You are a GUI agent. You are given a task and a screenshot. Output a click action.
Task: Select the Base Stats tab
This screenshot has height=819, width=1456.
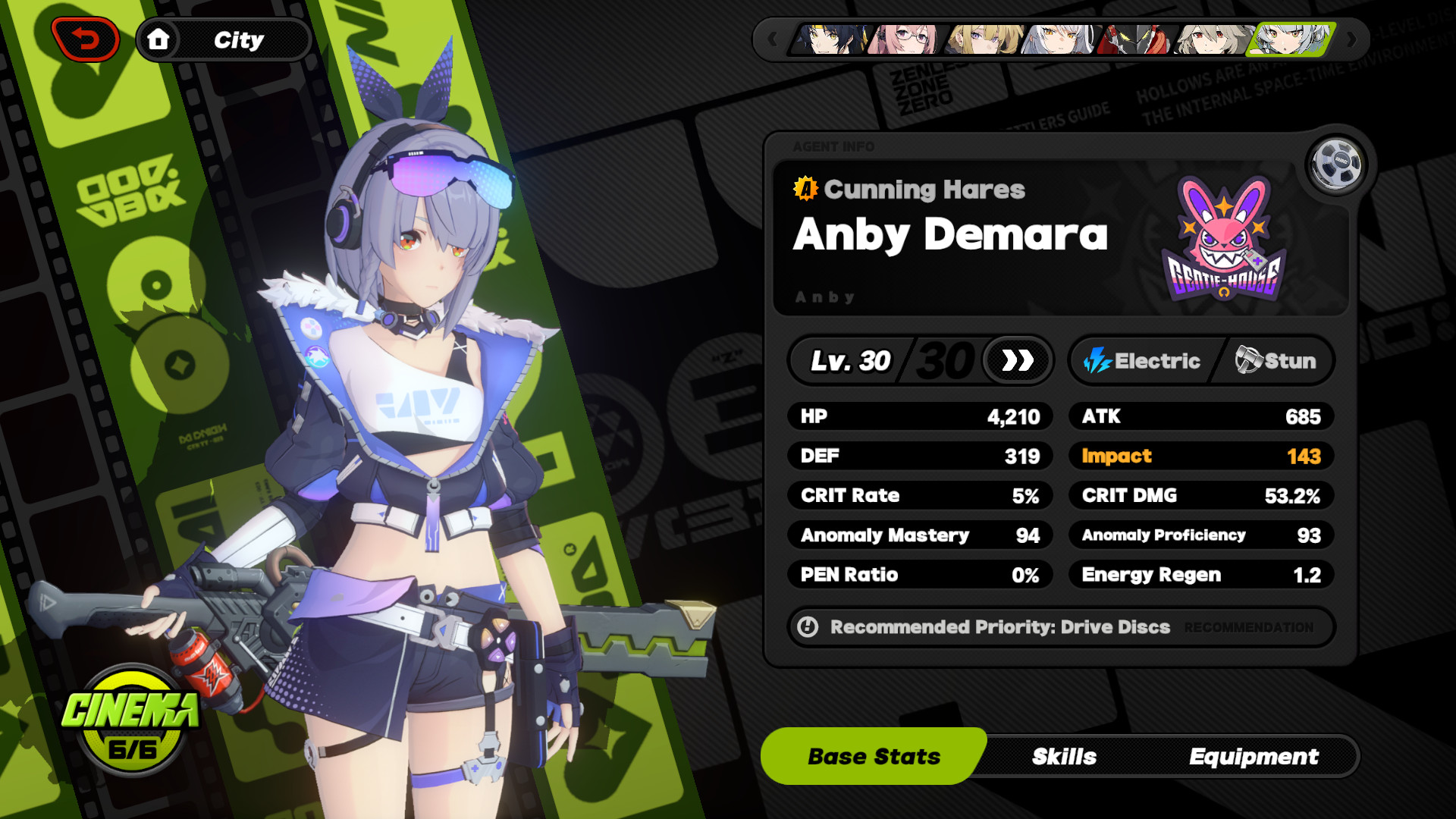(873, 755)
